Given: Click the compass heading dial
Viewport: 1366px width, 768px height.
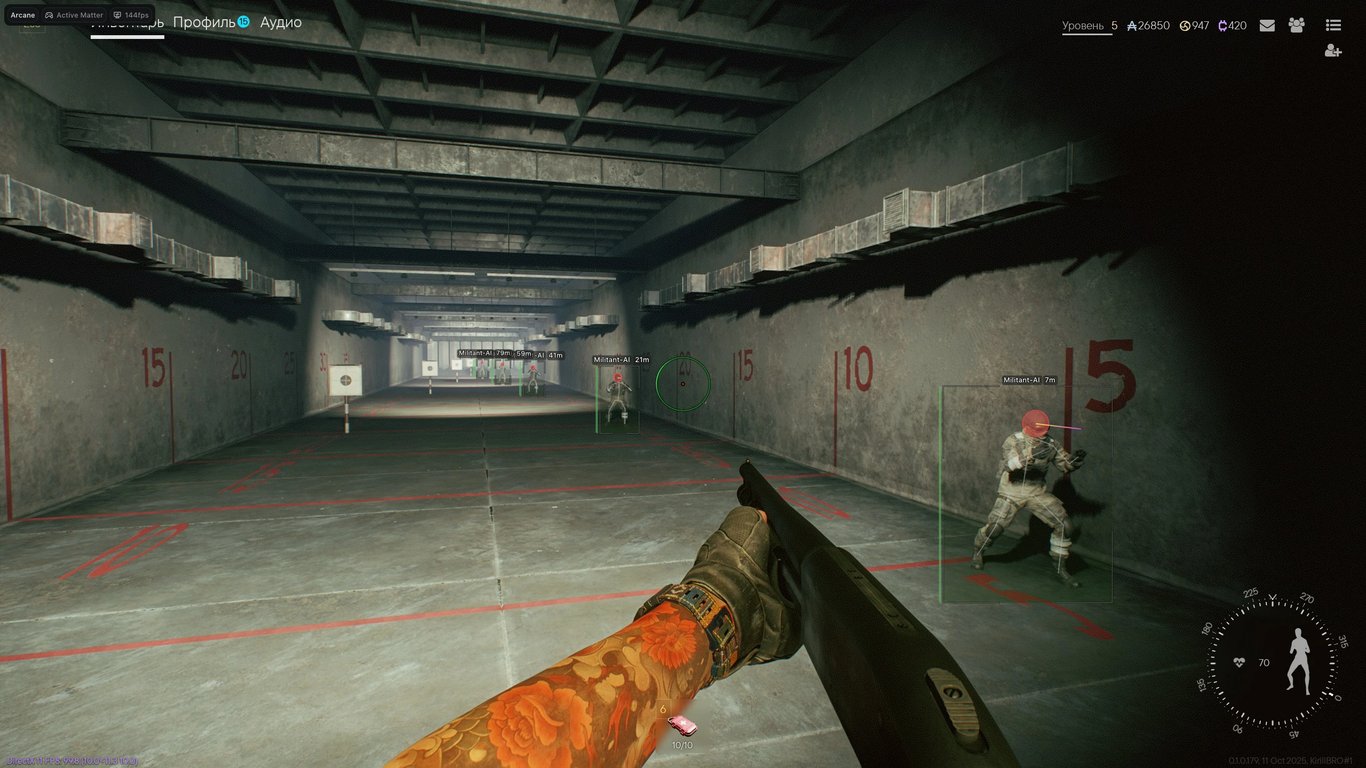Looking at the screenshot, I should pyautogui.click(x=1271, y=661).
